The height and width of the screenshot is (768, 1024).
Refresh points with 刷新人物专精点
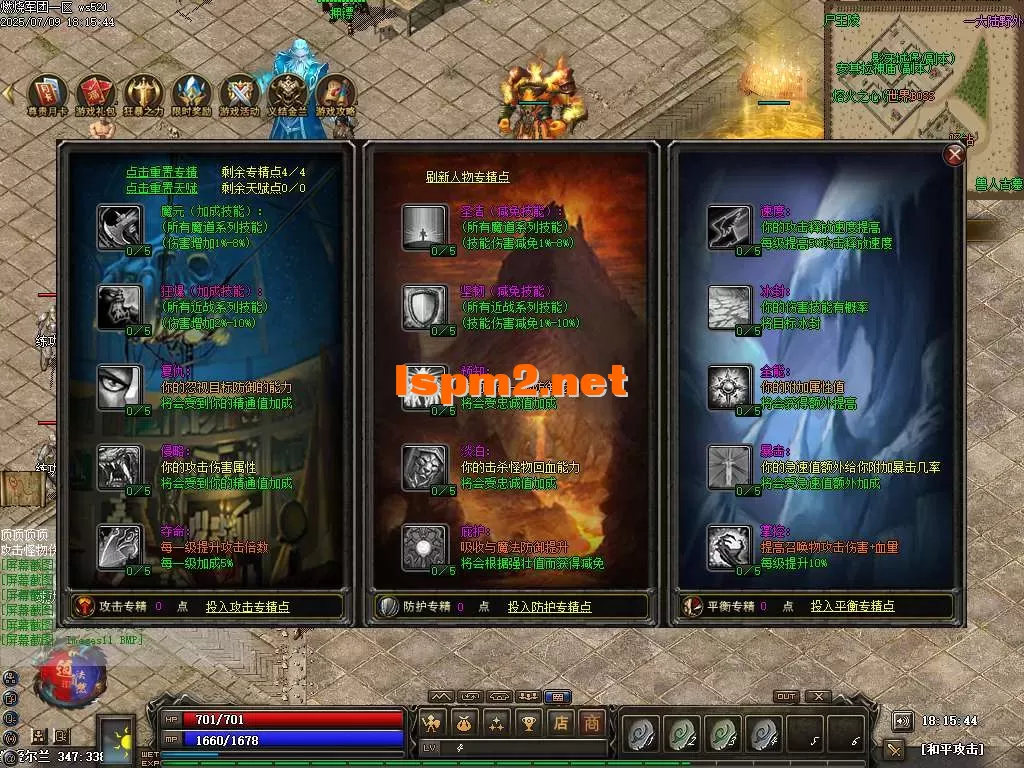click(x=467, y=177)
